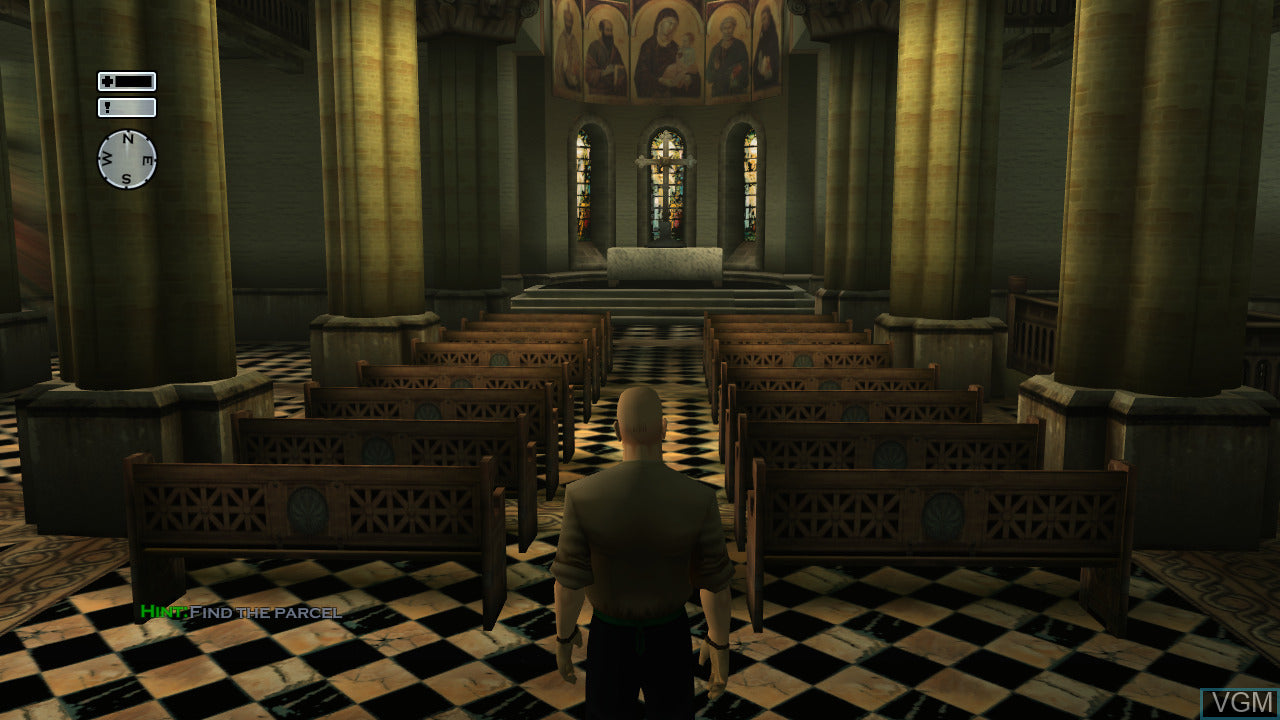
Task: Select the 'Find the parcel' hint text
Action: point(265,612)
